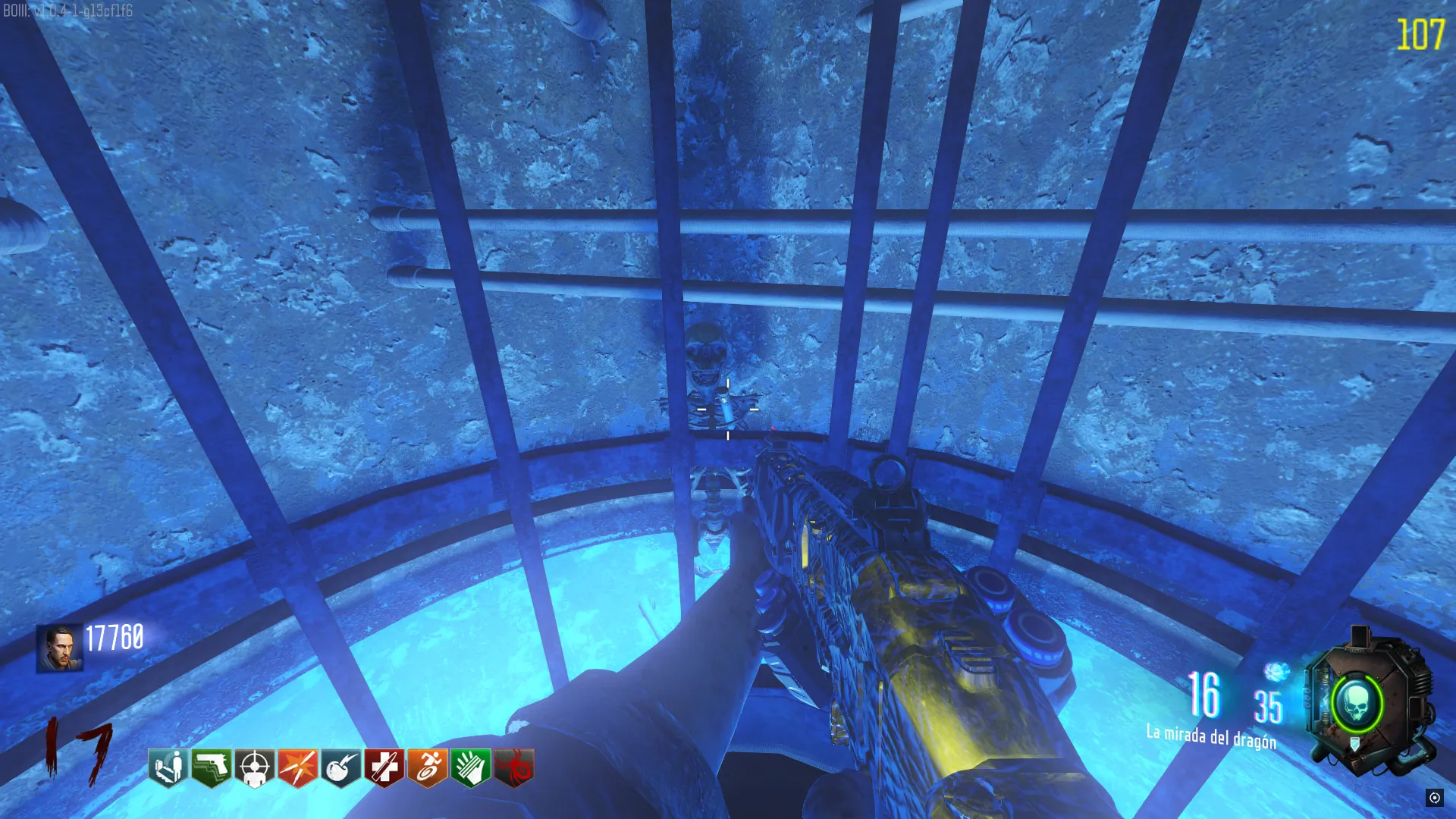Click the player character portrait
Image resolution: width=1456 pixels, height=819 pixels.
60,648
